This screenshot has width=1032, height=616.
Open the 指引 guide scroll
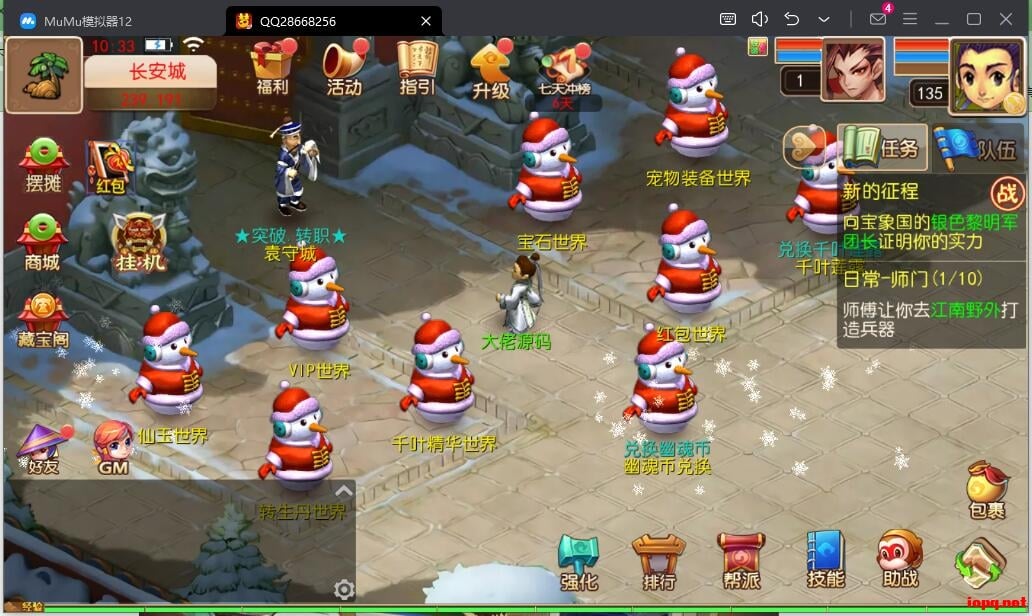click(x=416, y=65)
